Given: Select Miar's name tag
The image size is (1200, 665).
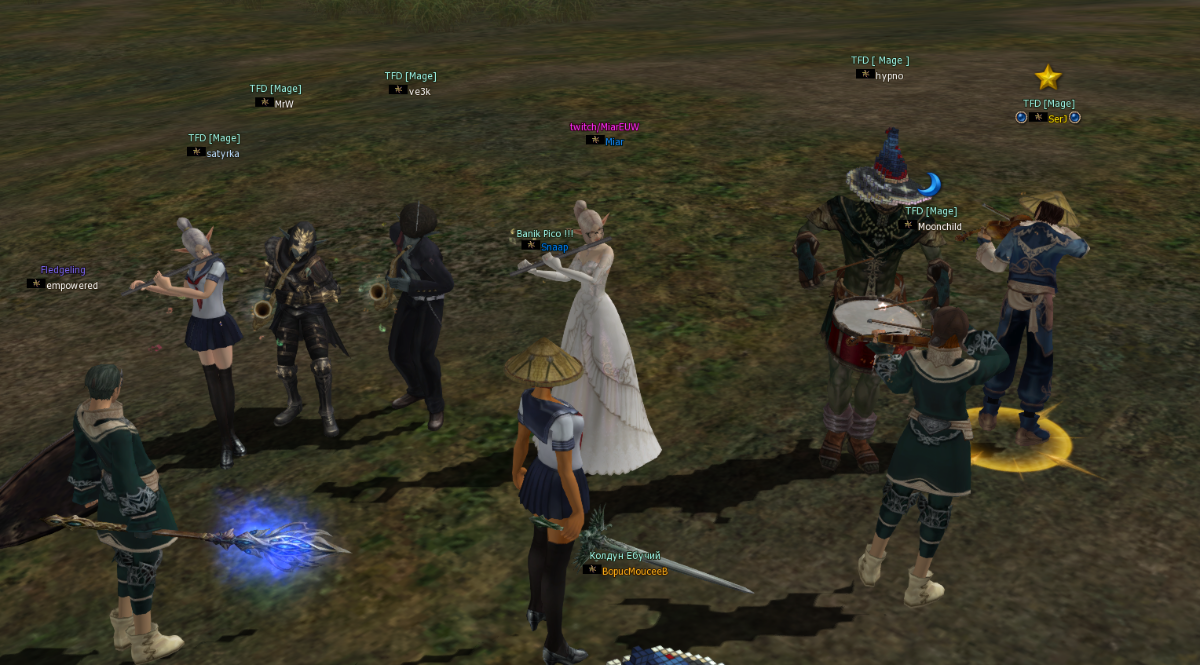Looking at the screenshot, I should [613, 141].
